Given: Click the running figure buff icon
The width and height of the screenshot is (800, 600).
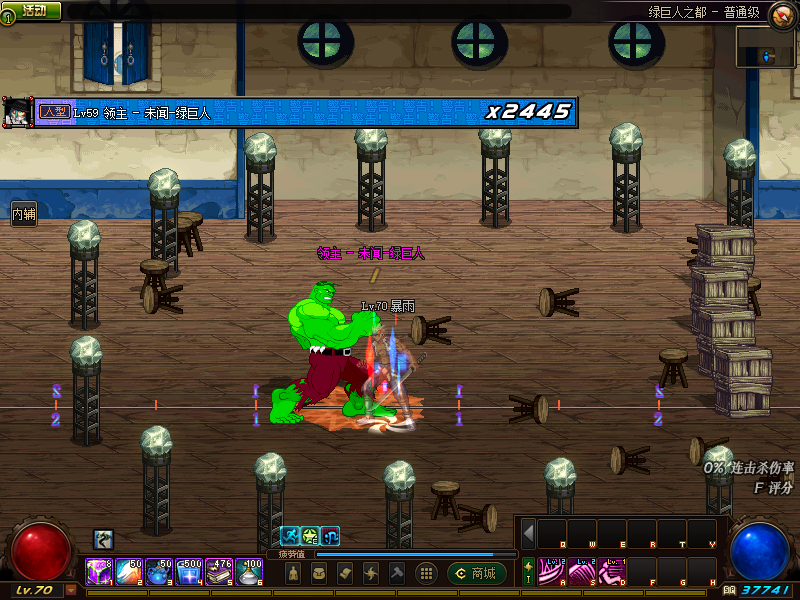Looking at the screenshot, I should 289,536.
